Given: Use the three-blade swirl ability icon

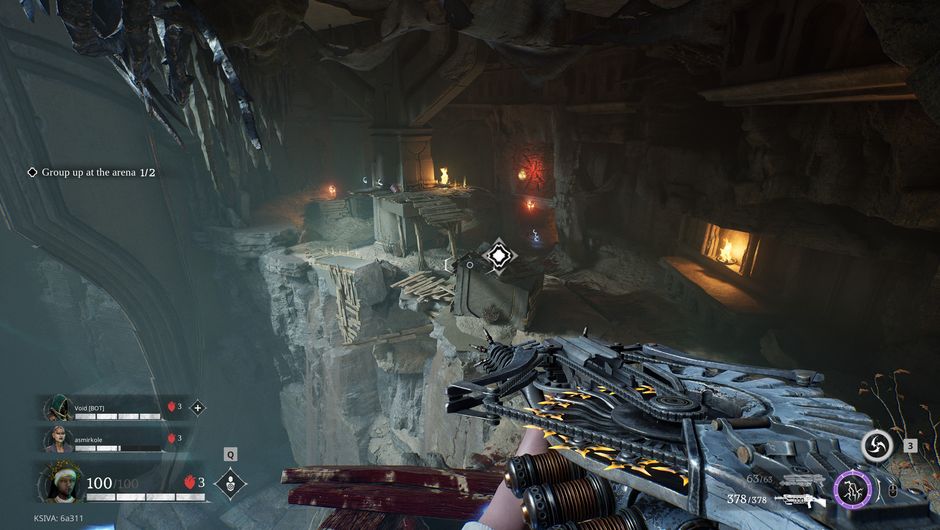Looking at the screenshot, I should pyautogui.click(x=877, y=447).
